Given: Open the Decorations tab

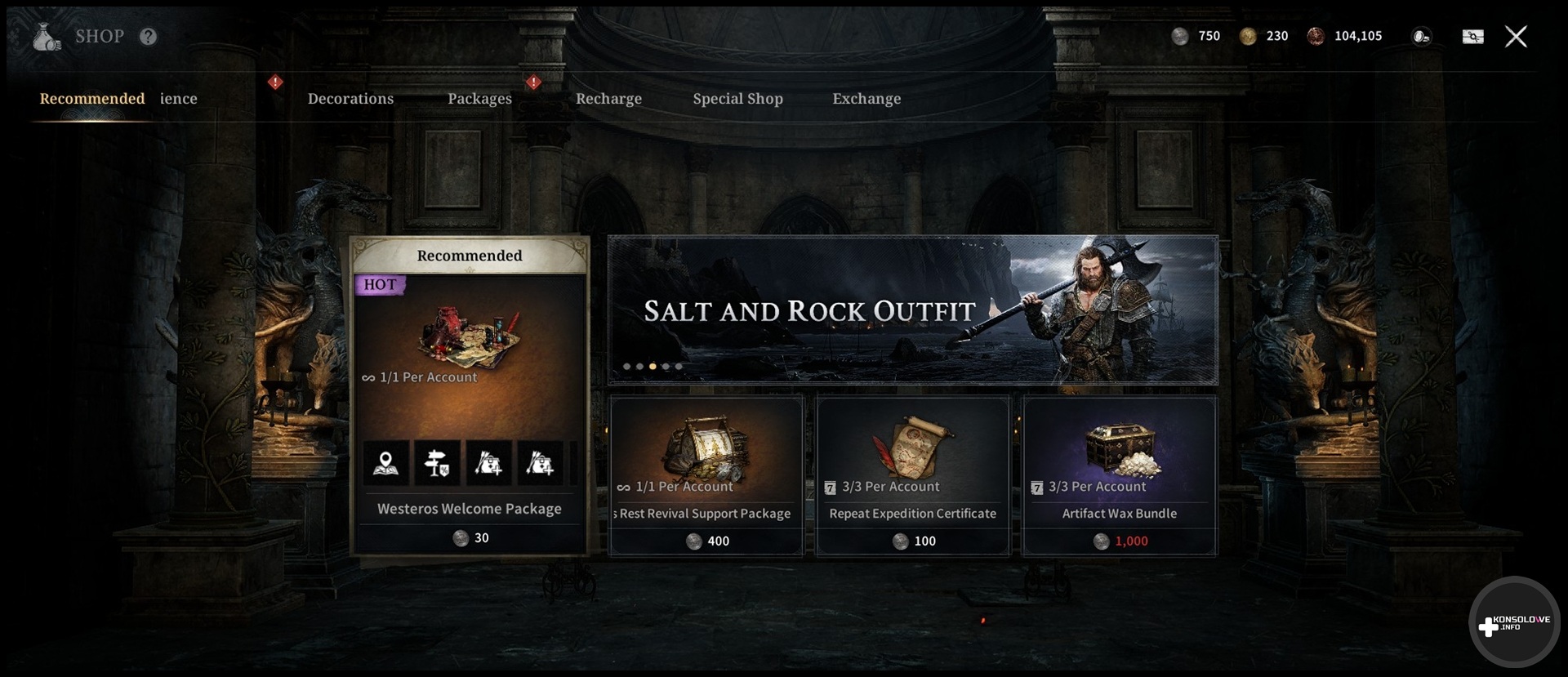Looking at the screenshot, I should click(x=350, y=99).
